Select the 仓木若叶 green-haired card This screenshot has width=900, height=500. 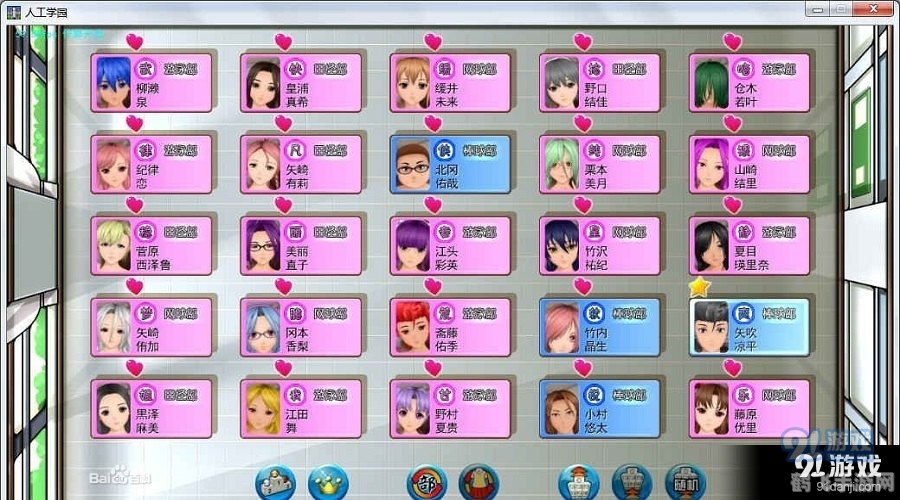tap(751, 83)
